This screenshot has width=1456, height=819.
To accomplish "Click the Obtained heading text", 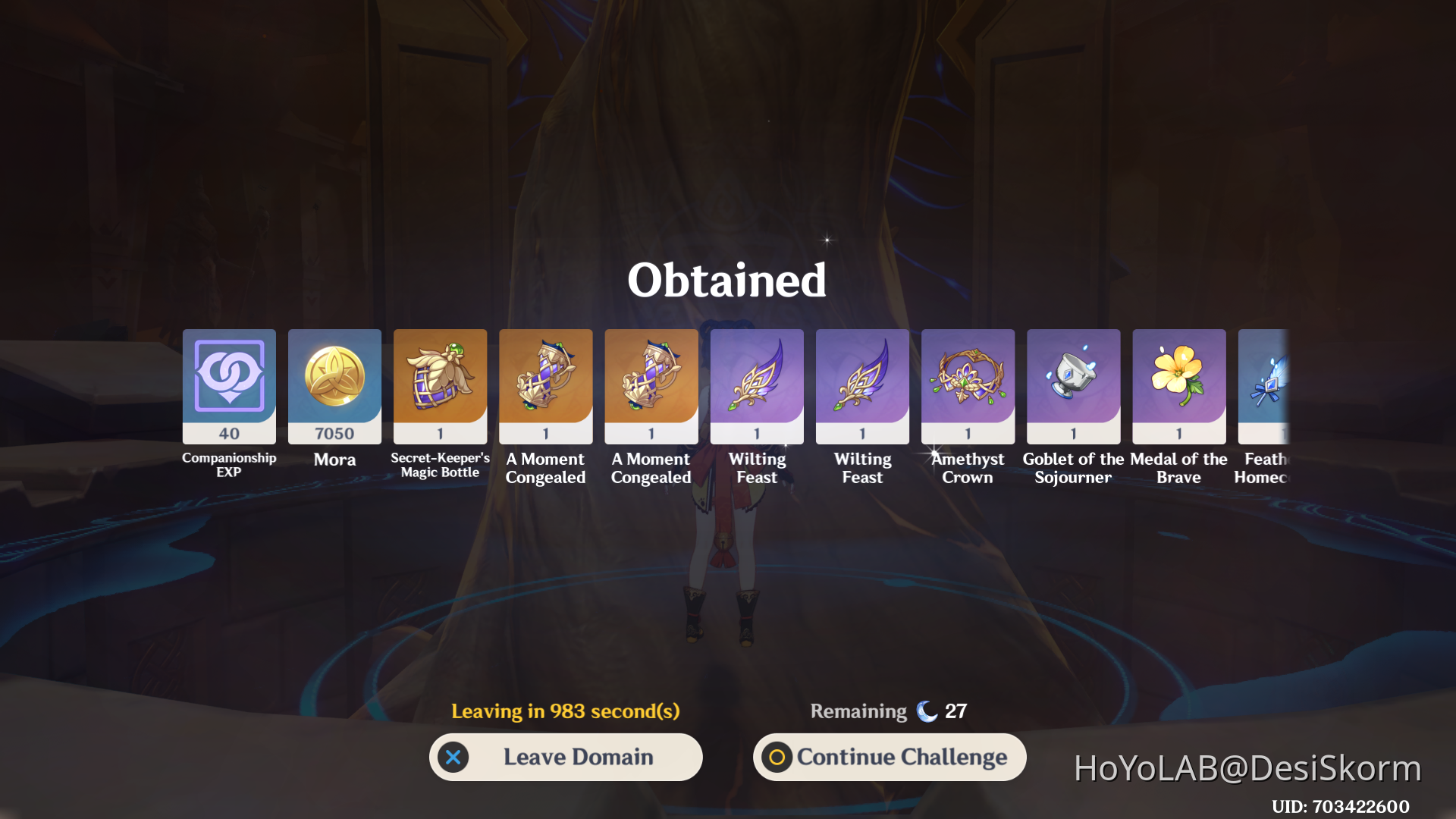I will [x=727, y=280].
